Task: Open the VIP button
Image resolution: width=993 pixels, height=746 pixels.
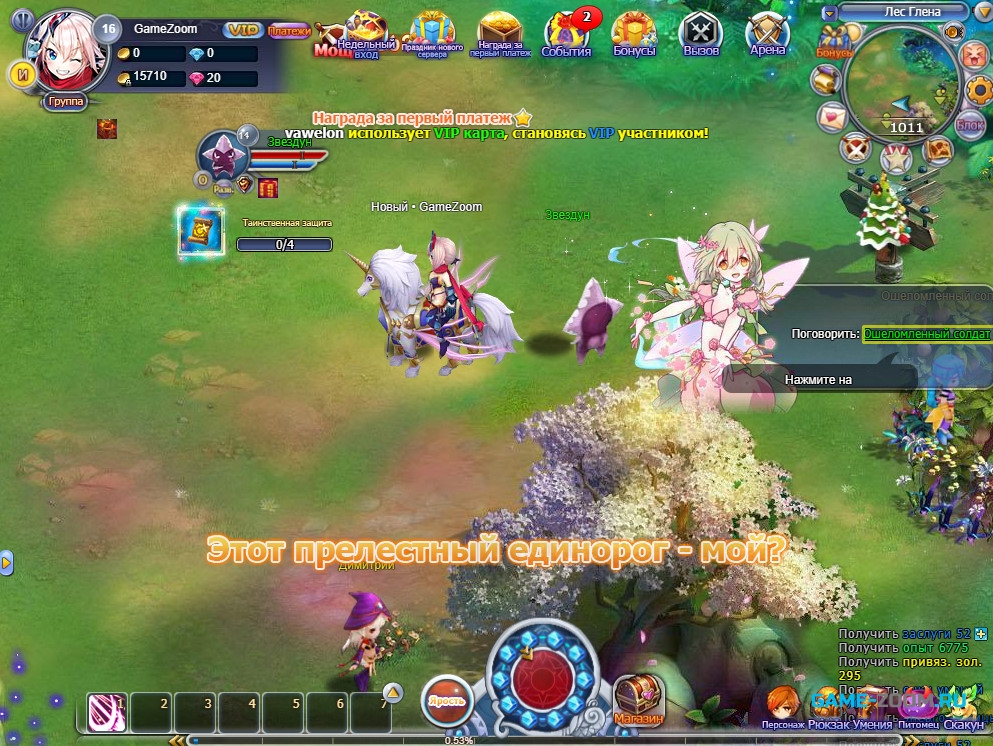Action: click(x=241, y=30)
